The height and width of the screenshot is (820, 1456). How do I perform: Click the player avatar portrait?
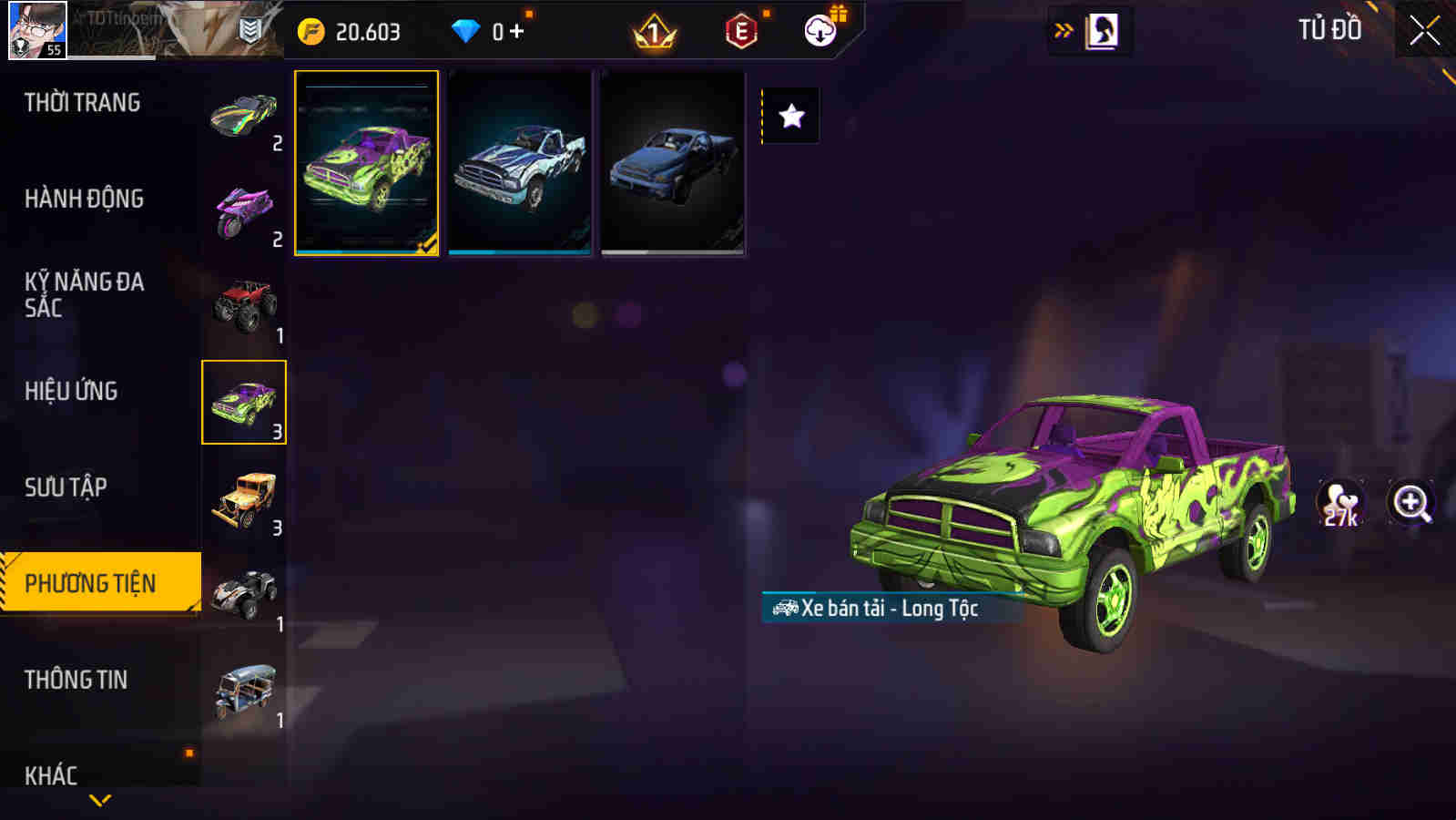pos(36,30)
